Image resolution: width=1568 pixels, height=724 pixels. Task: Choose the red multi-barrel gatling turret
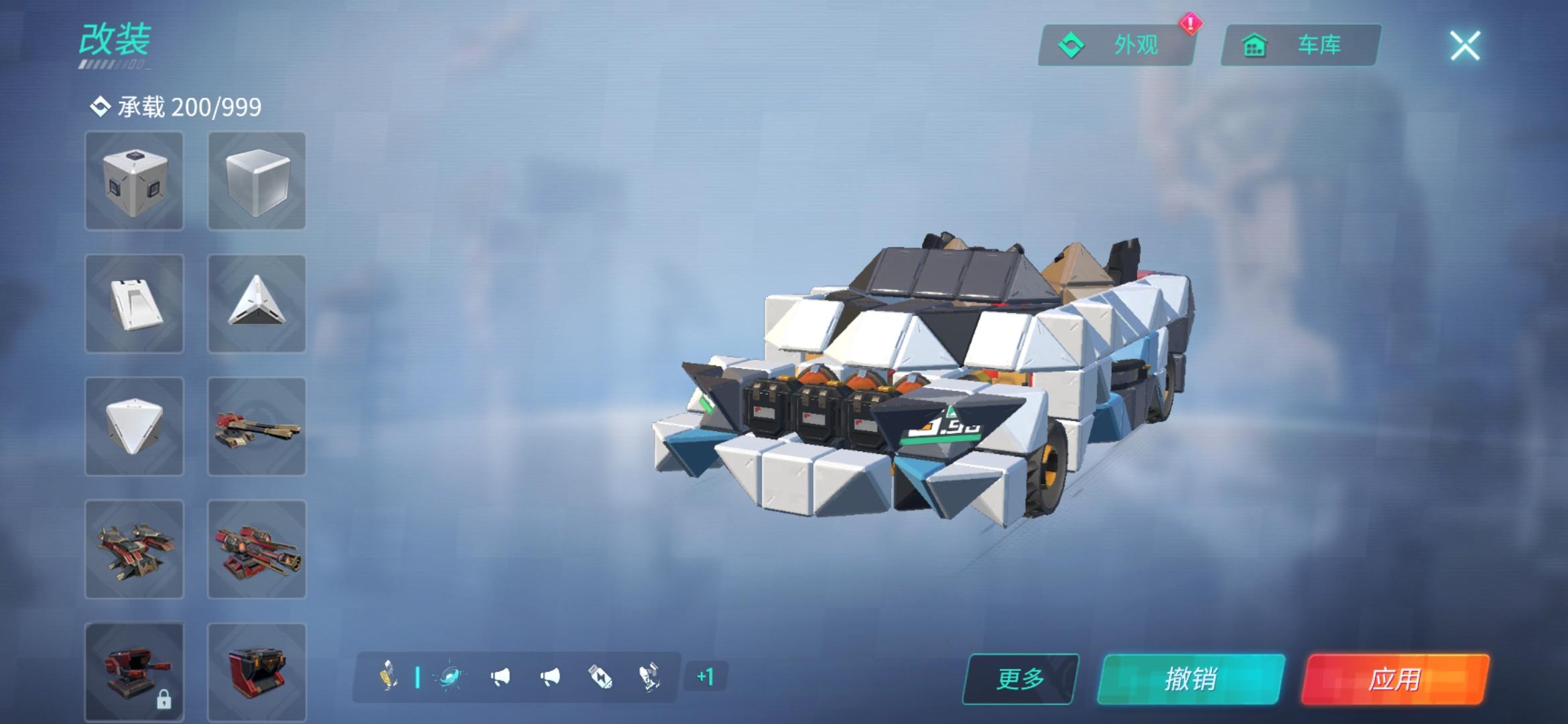257,550
